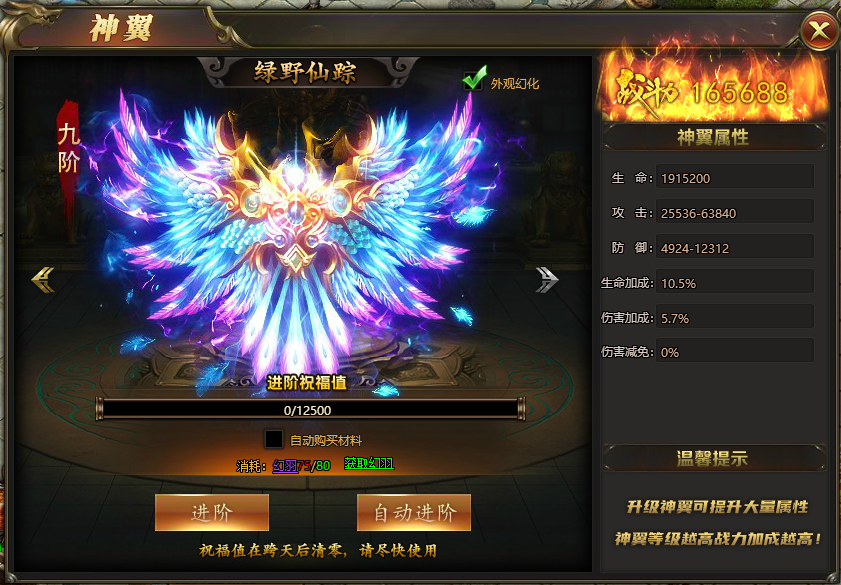Show the next wing with right arrow
The width and height of the screenshot is (841, 585).
(546, 279)
